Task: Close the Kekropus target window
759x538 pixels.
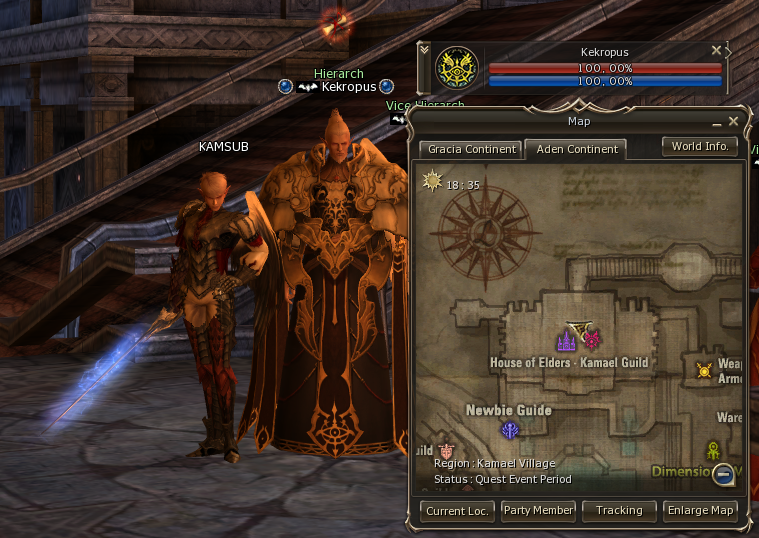Action: 716,50
